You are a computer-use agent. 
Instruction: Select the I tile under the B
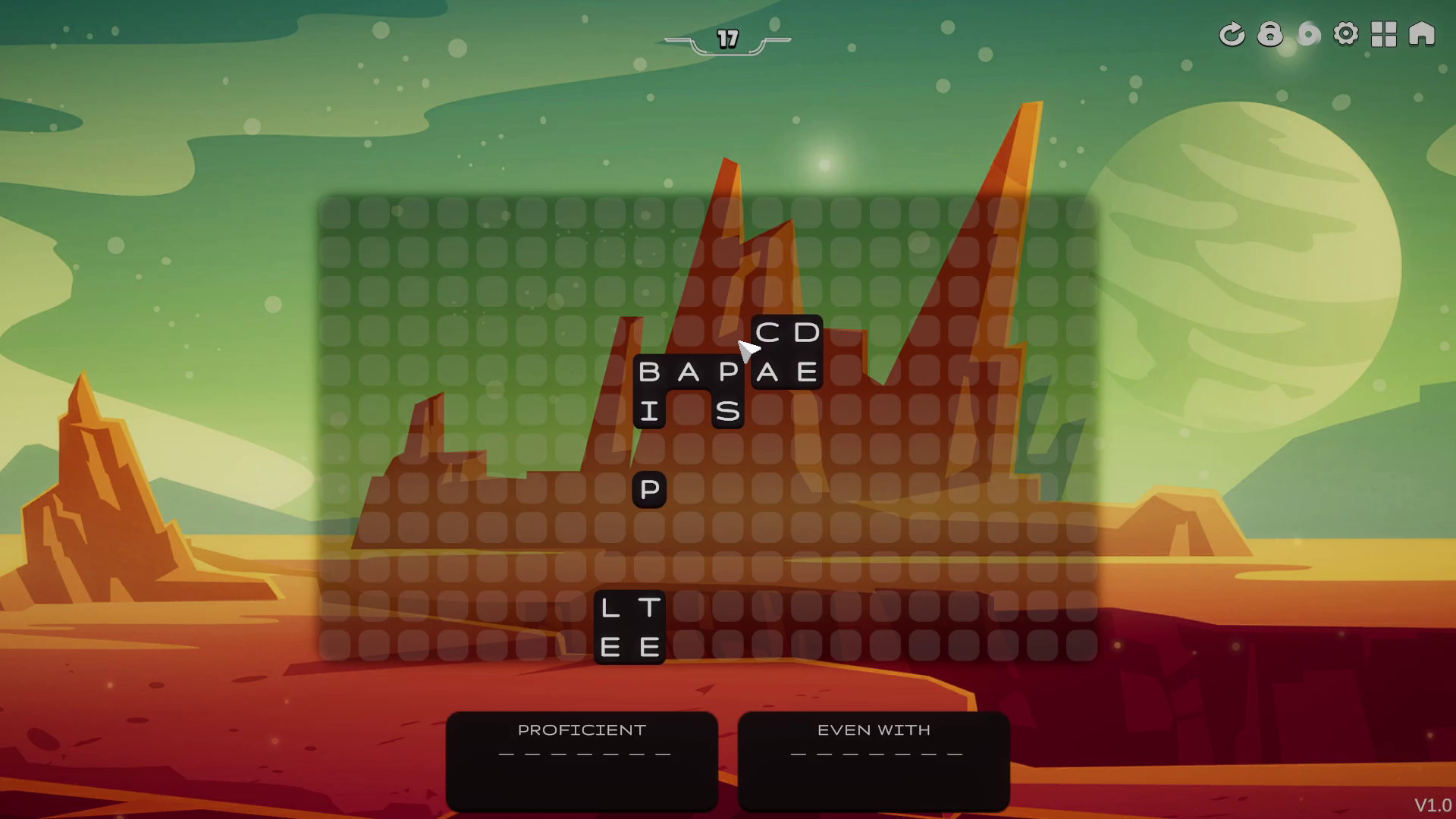(648, 412)
